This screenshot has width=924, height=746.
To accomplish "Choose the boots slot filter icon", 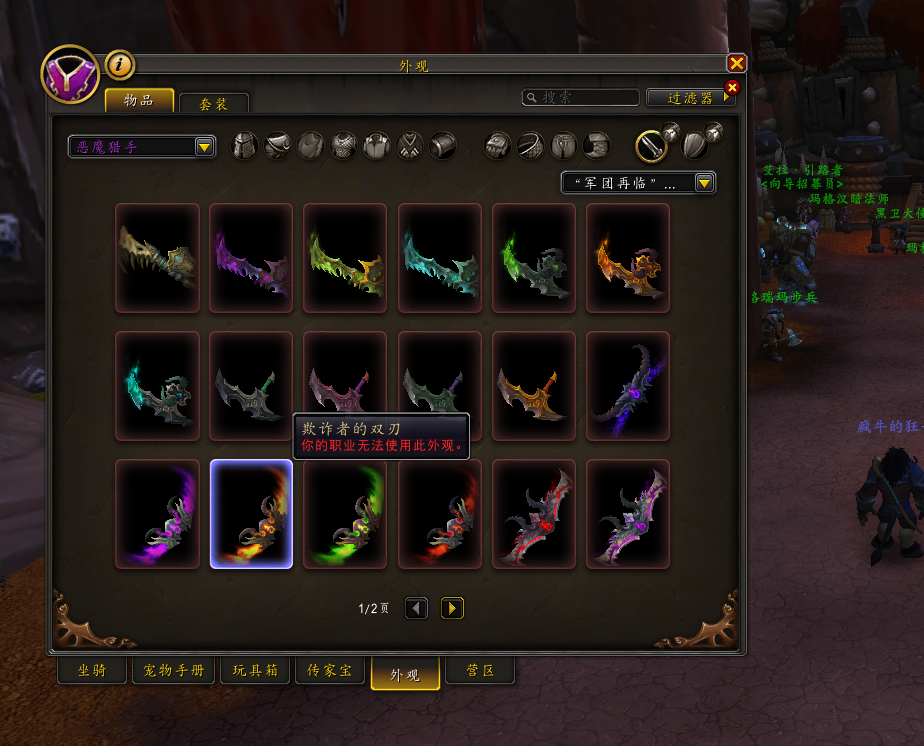I will point(596,146).
